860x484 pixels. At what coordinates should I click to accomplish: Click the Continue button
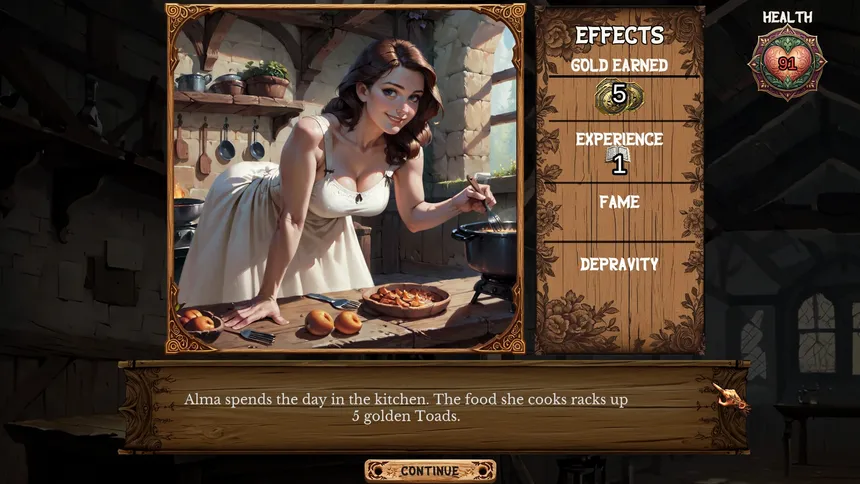(x=430, y=470)
